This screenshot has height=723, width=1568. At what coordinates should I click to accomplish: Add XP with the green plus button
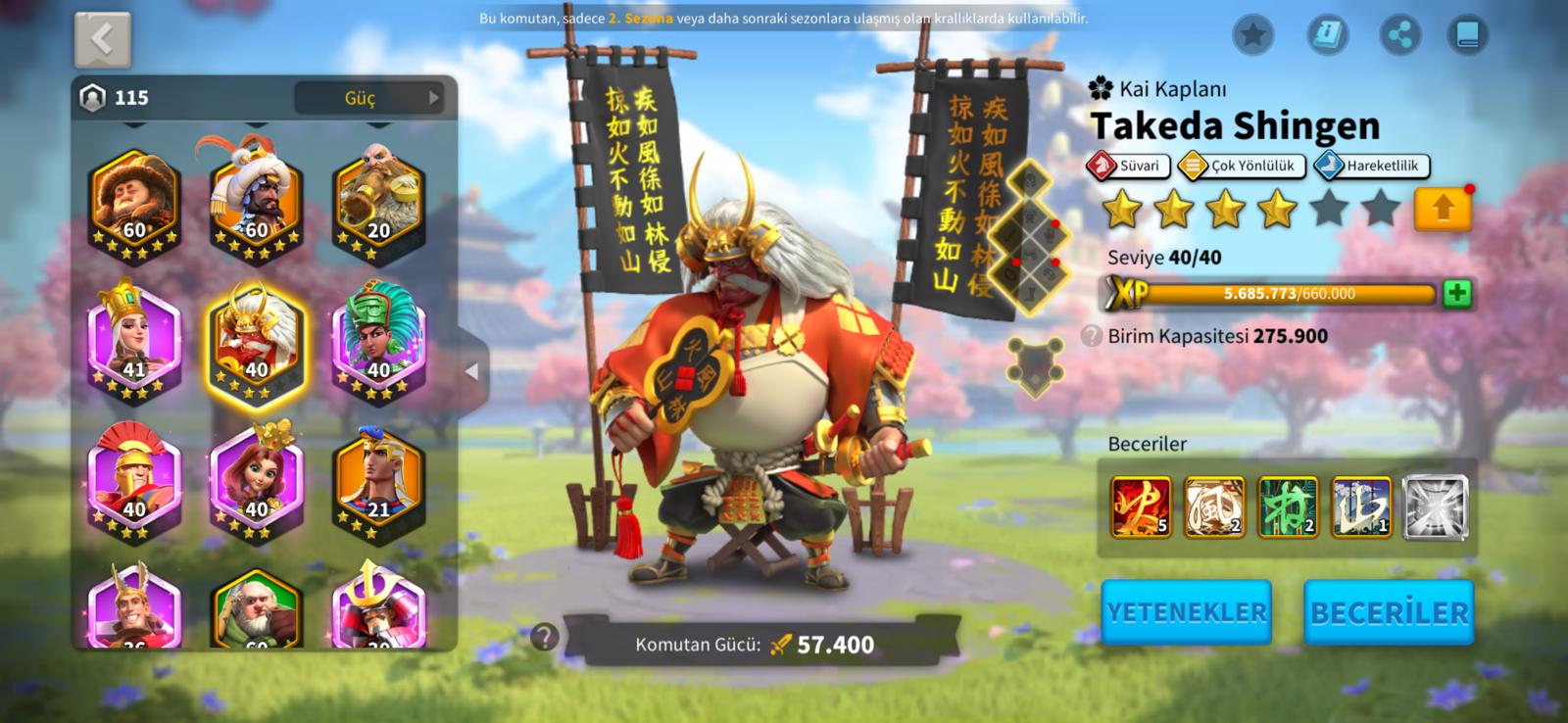click(x=1457, y=293)
